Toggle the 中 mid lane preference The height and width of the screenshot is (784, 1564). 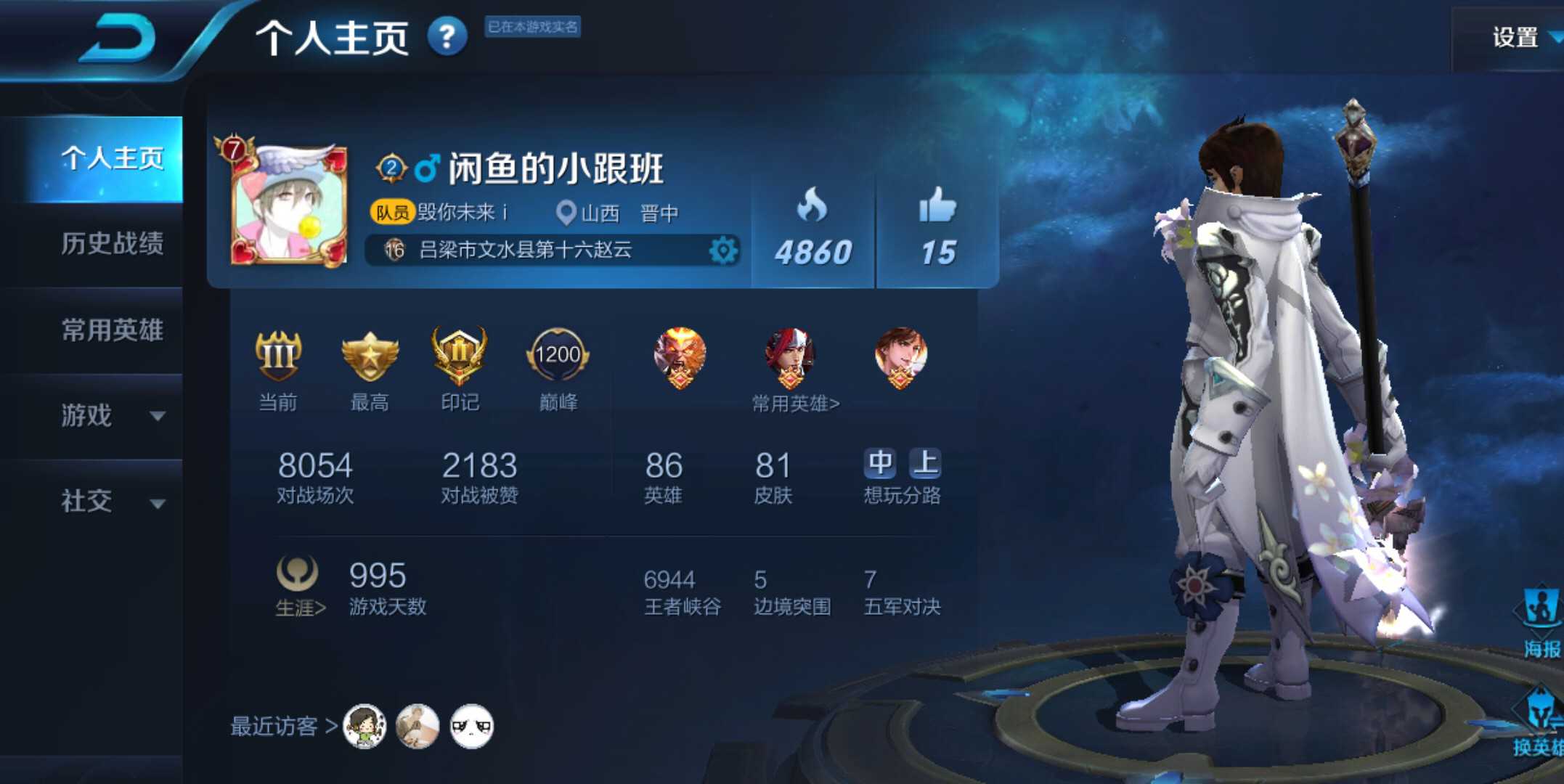pyautogui.click(x=880, y=462)
